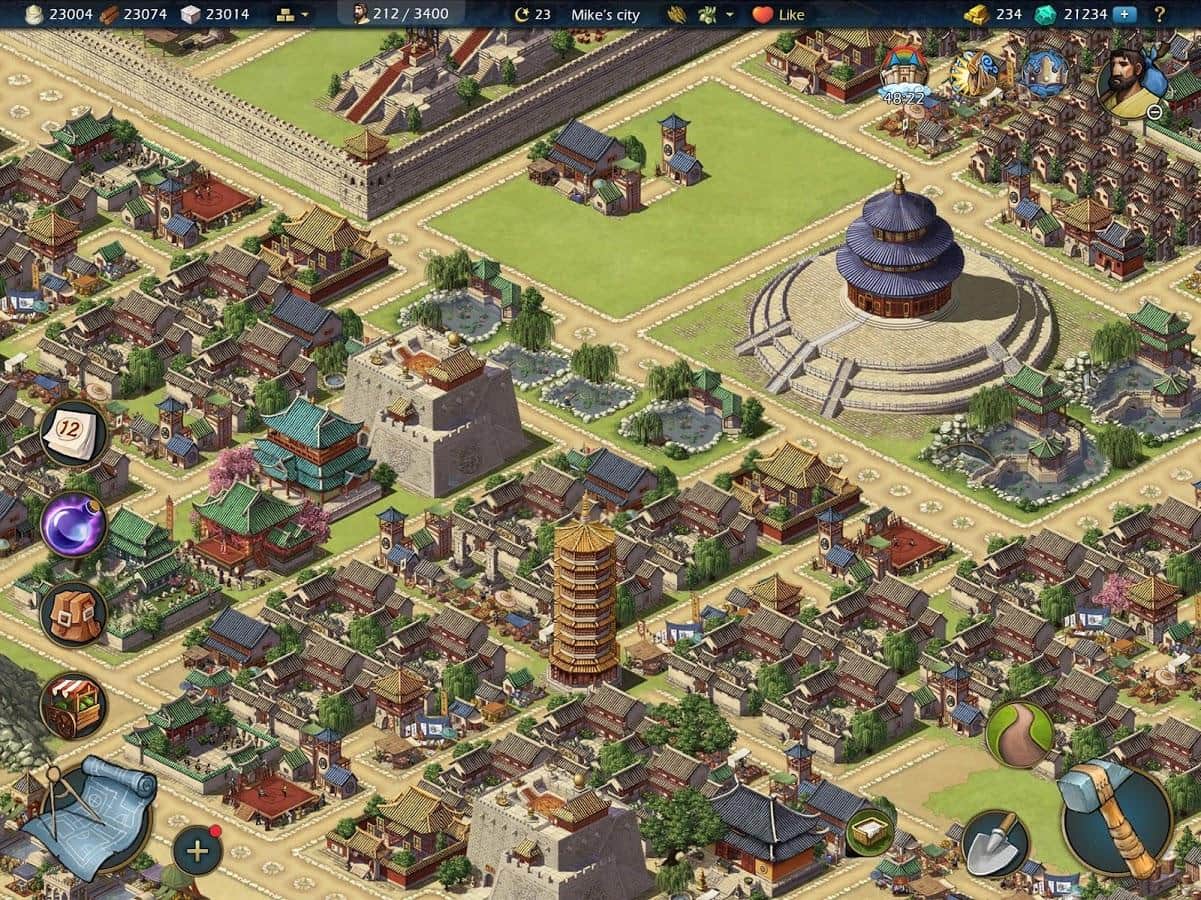Image resolution: width=1201 pixels, height=900 pixels.
Task: Like Mike's city with the heart button
Action: [778, 15]
